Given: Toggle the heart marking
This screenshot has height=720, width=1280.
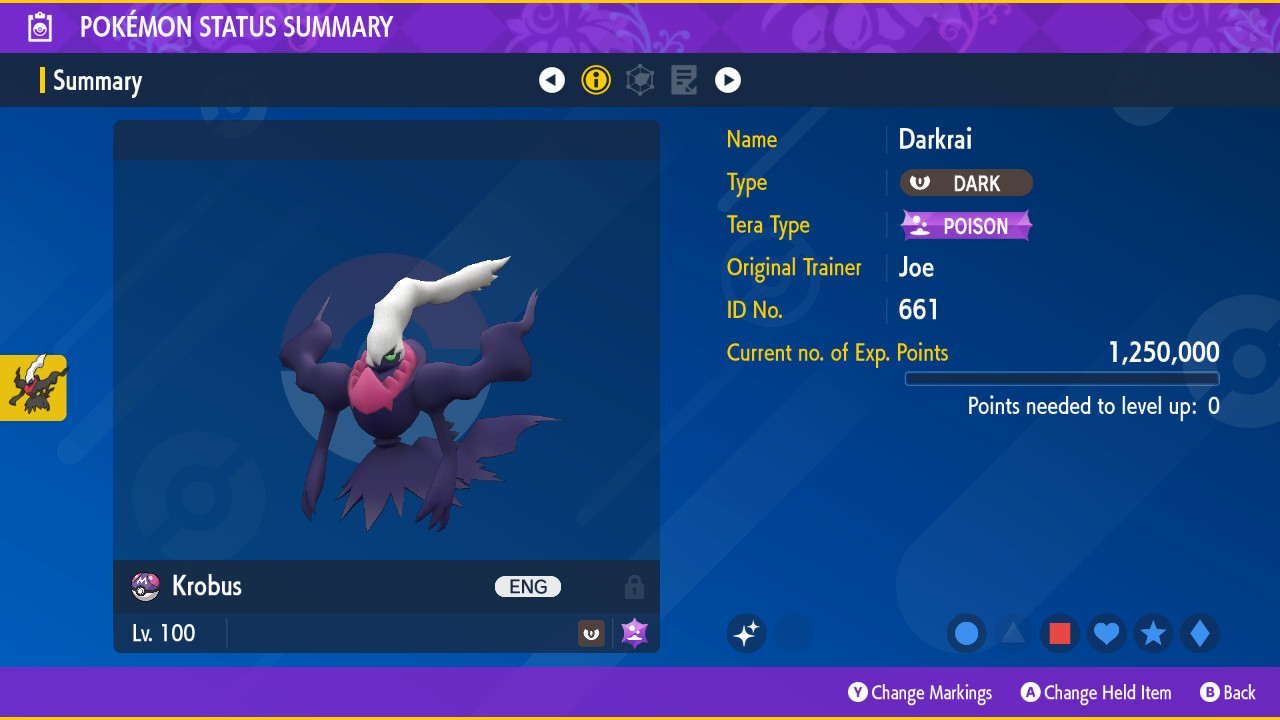Looking at the screenshot, I should pyautogui.click(x=1106, y=633).
